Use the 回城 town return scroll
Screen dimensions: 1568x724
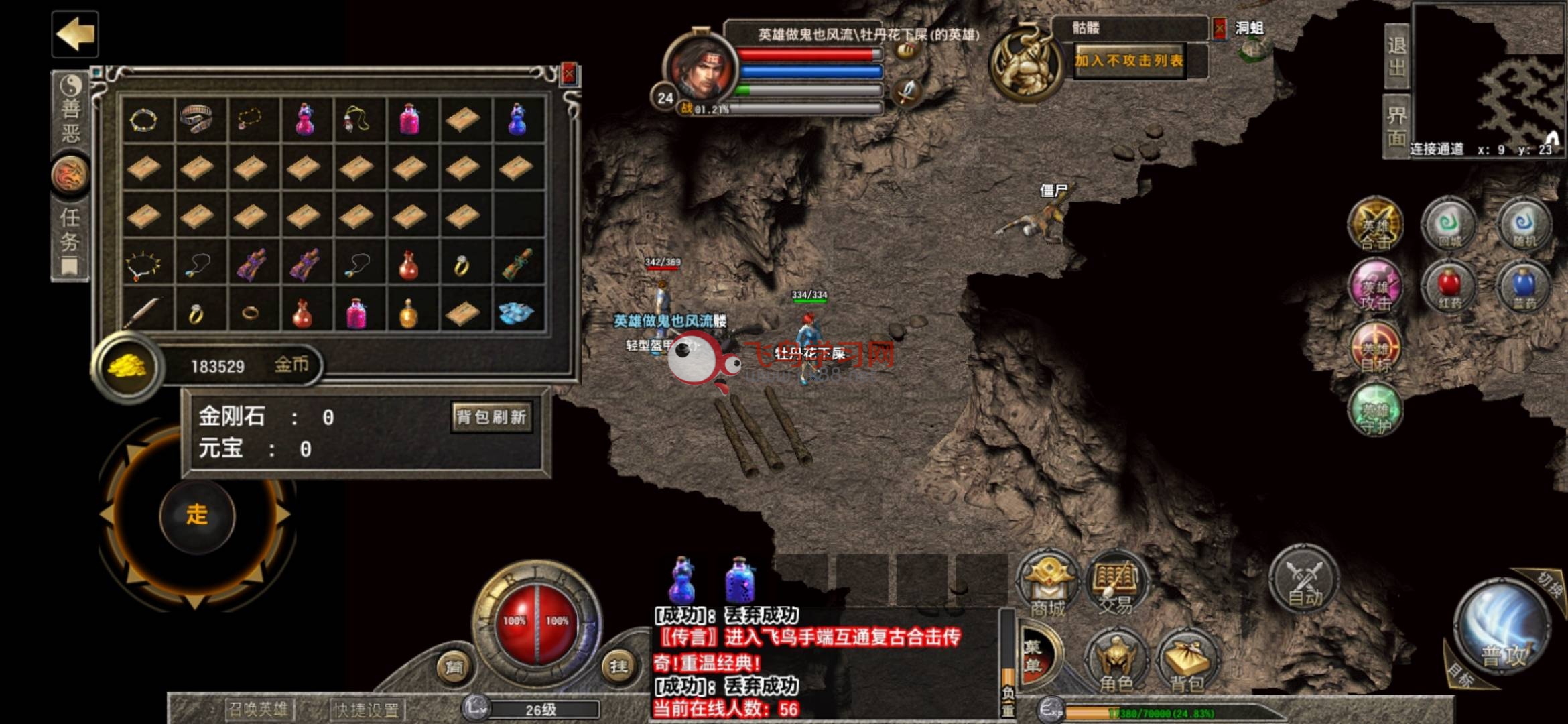click(1449, 226)
